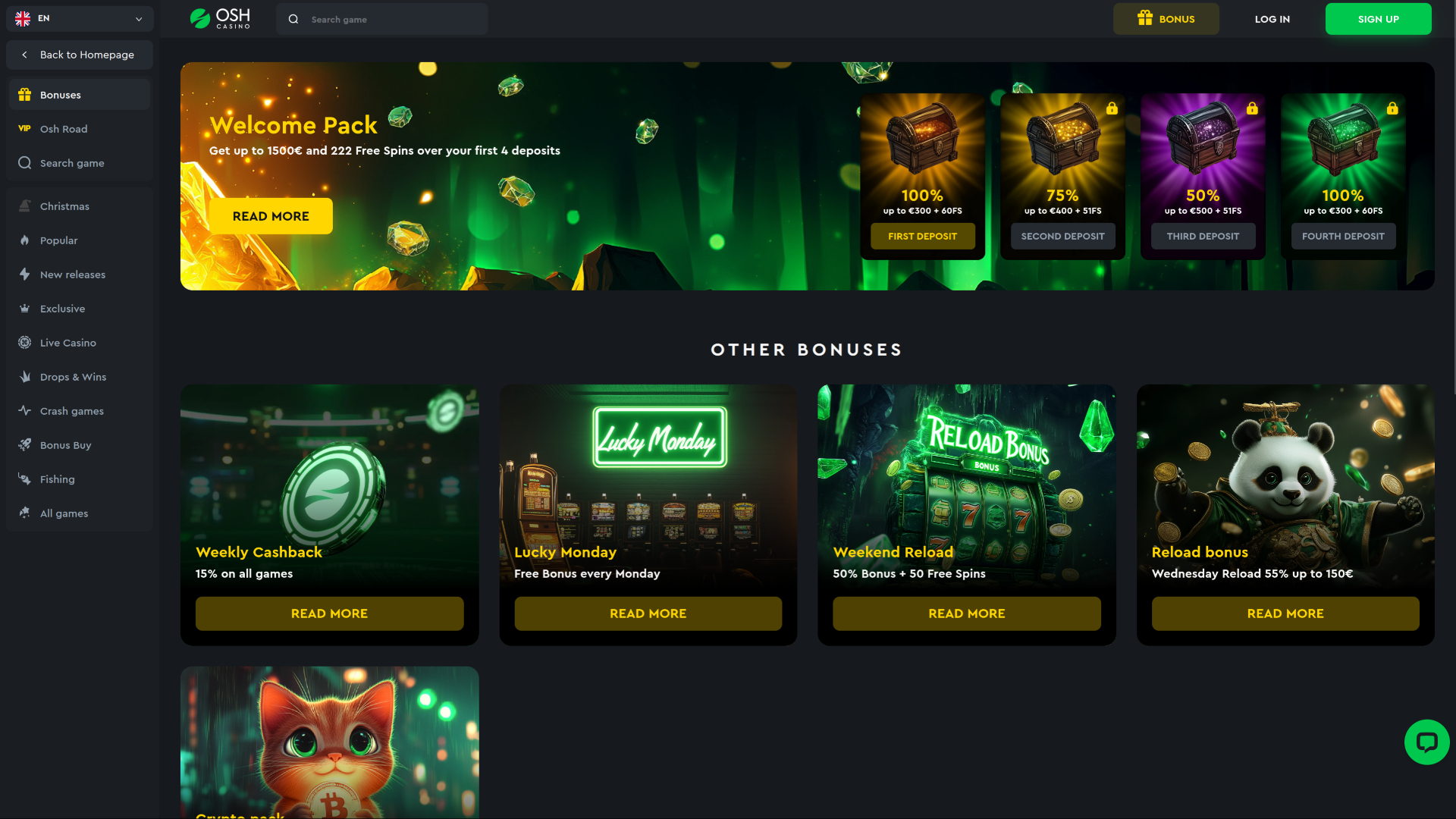This screenshot has height=819, width=1456.
Task: Click the Search game input field
Action: (x=381, y=18)
